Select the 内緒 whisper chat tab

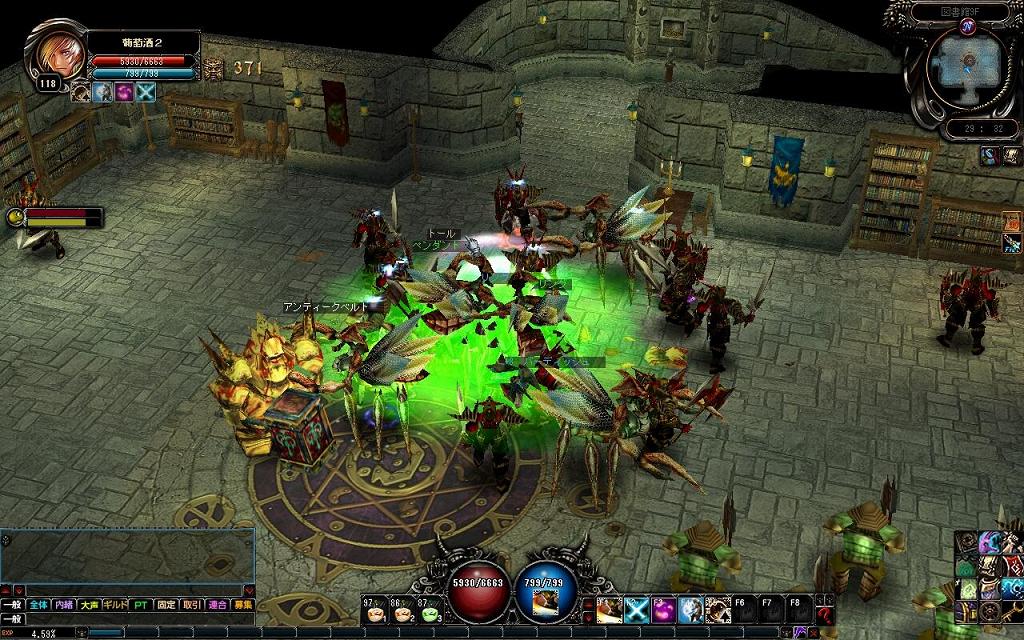[64, 605]
